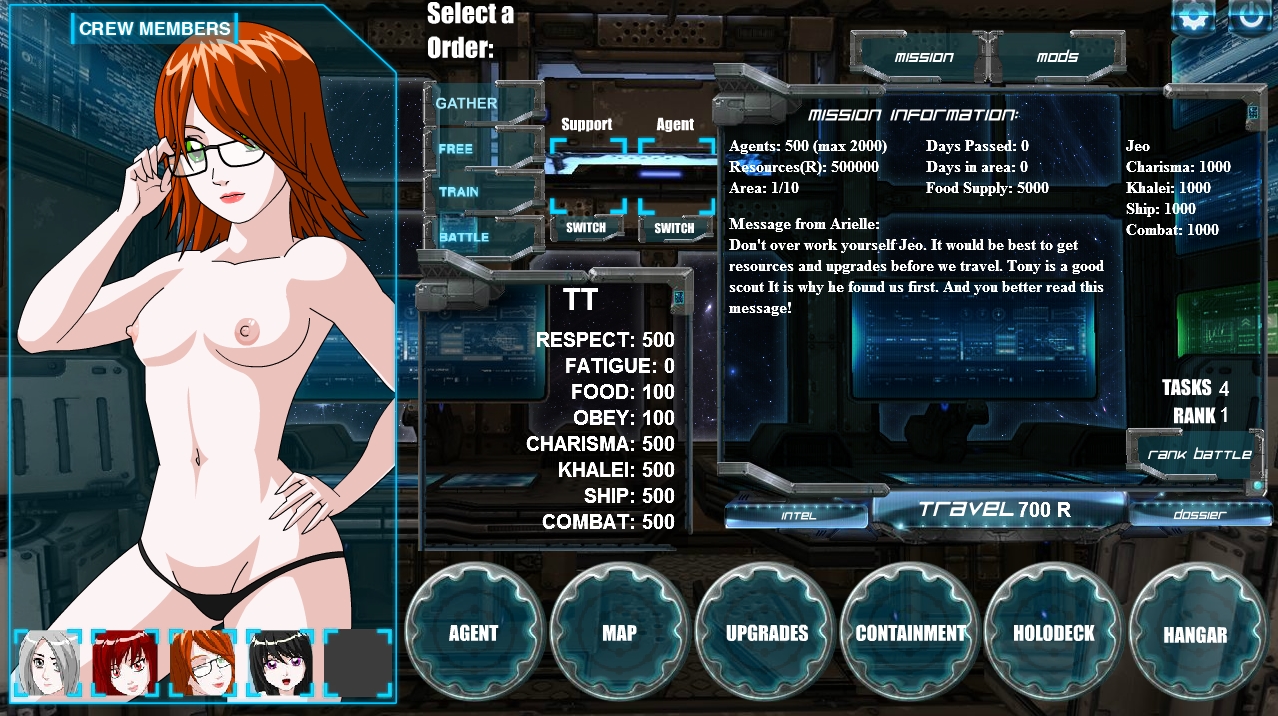Issue the Battle order

464,237
